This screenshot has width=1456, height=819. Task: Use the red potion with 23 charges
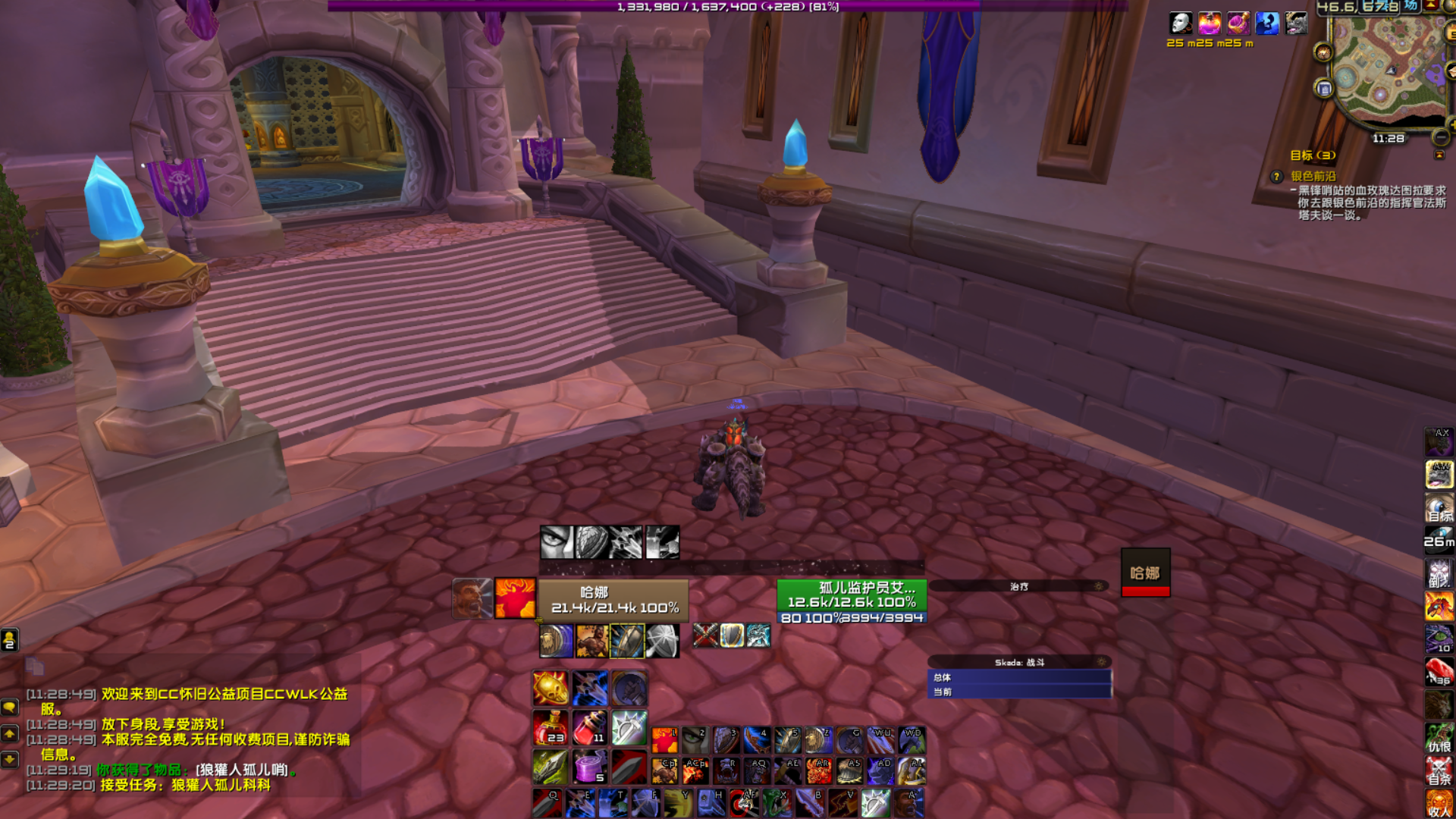[x=550, y=728]
